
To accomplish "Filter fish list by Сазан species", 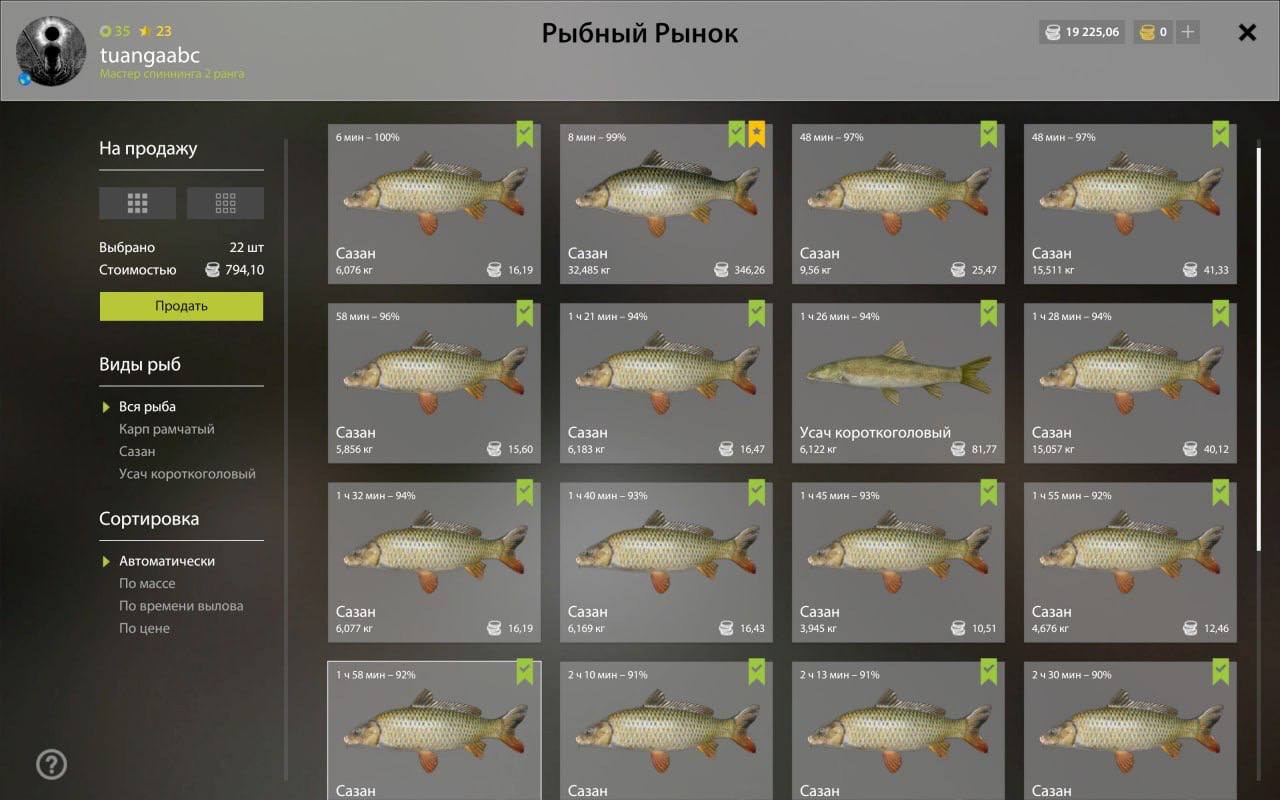I will pyautogui.click(x=137, y=451).
